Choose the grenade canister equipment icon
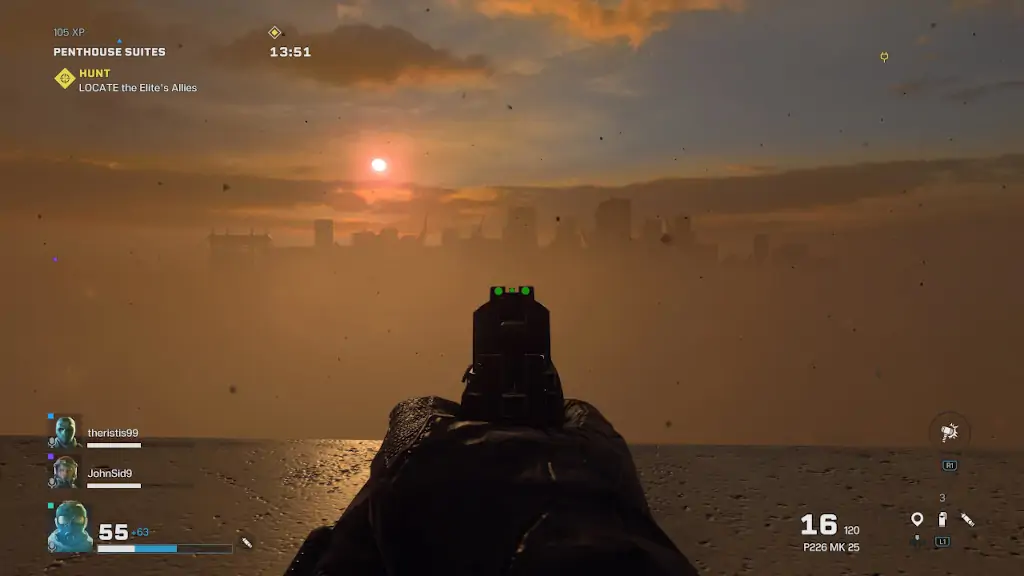The height and width of the screenshot is (576, 1024). pyautogui.click(x=942, y=518)
